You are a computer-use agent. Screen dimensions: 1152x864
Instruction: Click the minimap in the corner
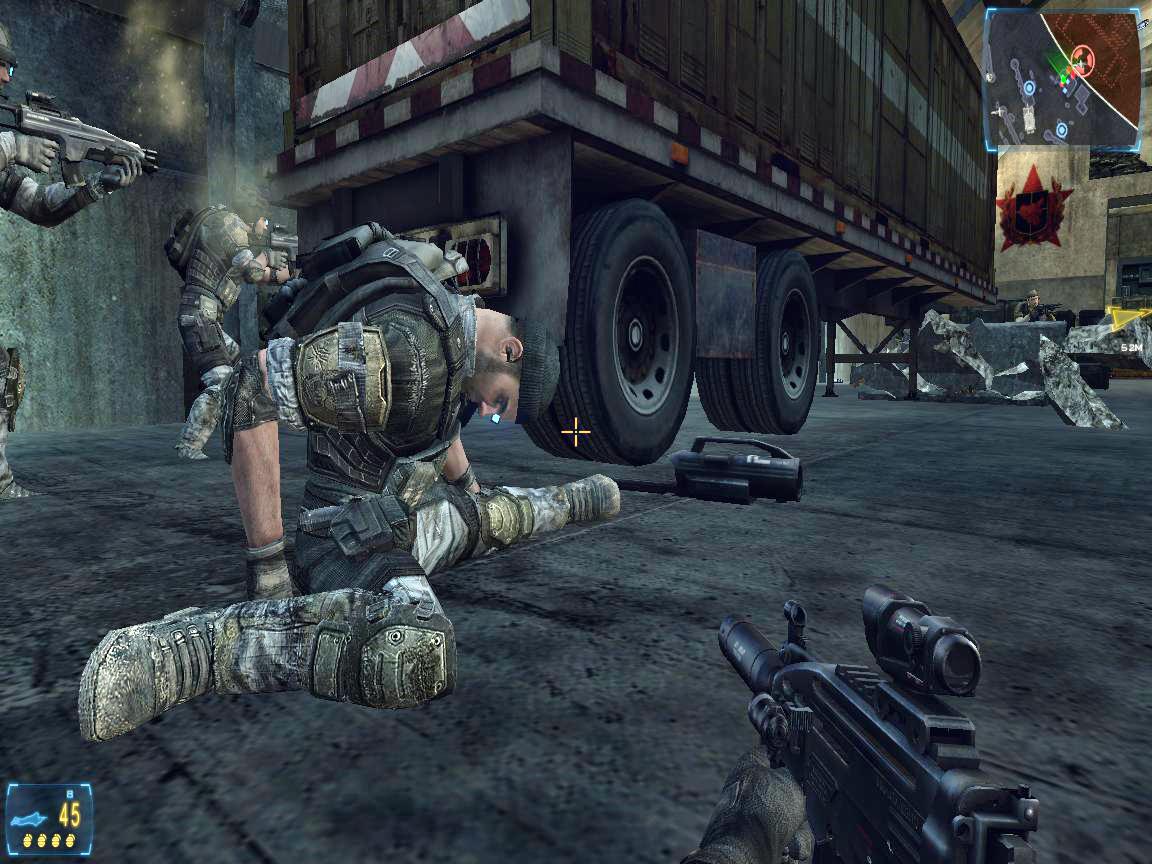[1062, 79]
